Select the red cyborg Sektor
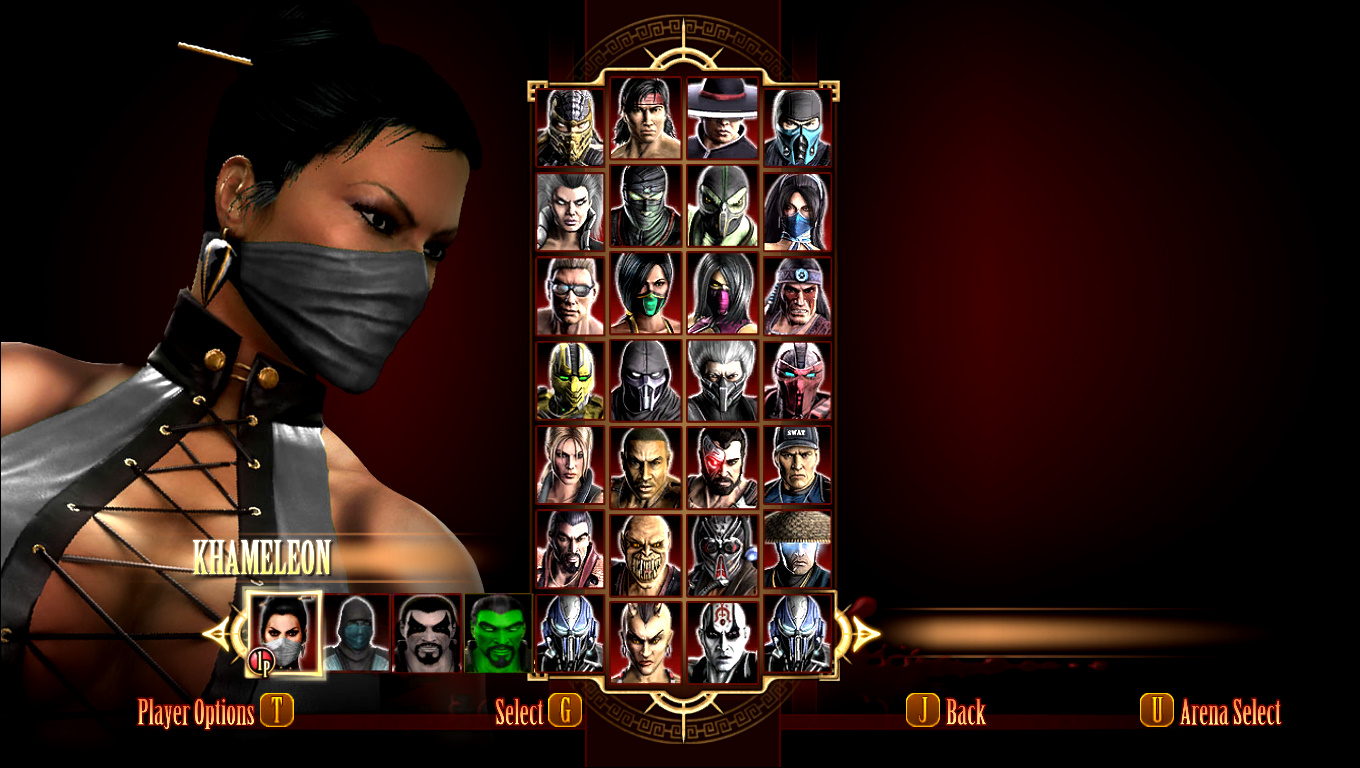 pyautogui.click(x=797, y=380)
